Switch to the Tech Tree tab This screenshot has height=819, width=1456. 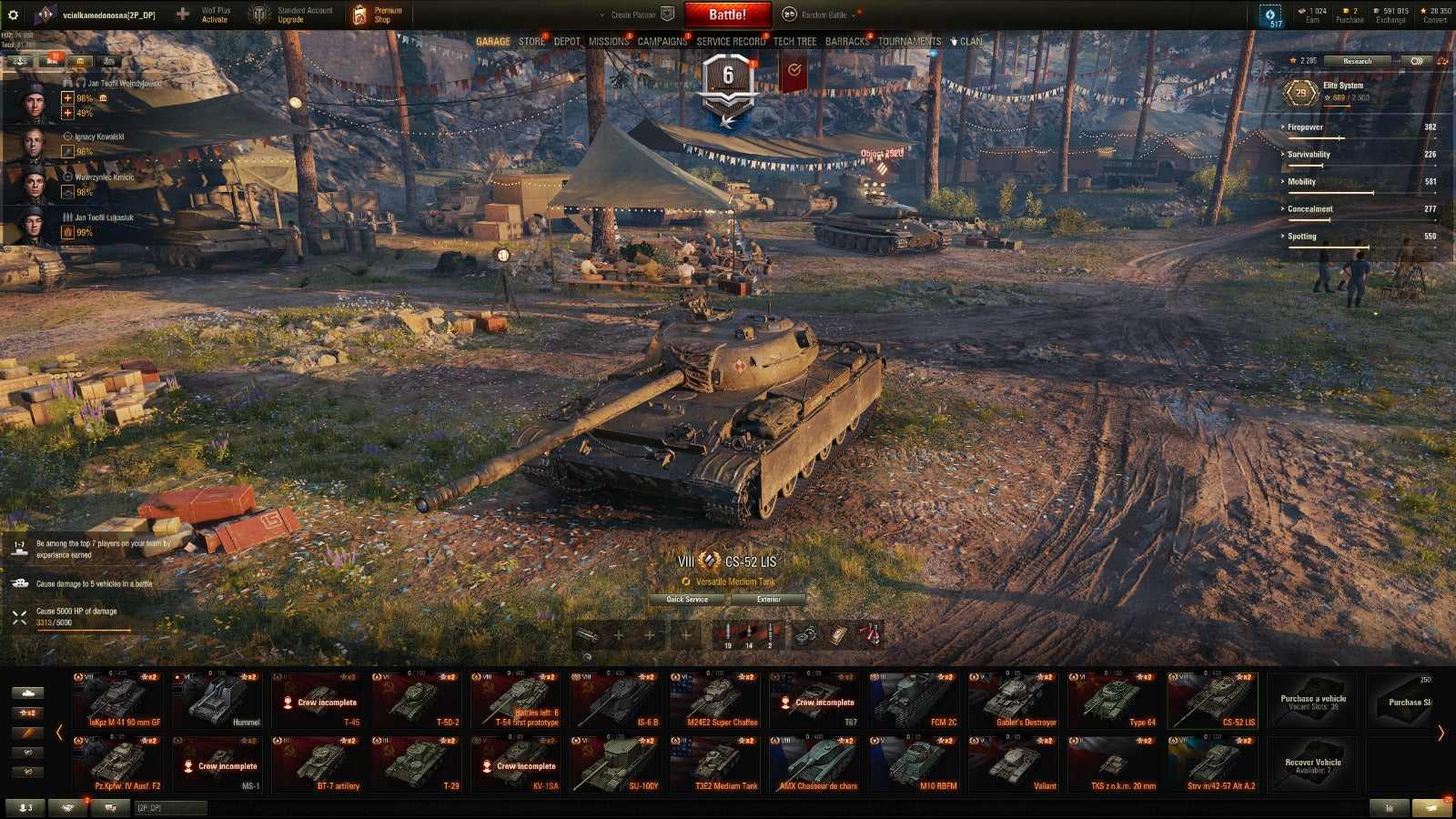click(x=794, y=41)
